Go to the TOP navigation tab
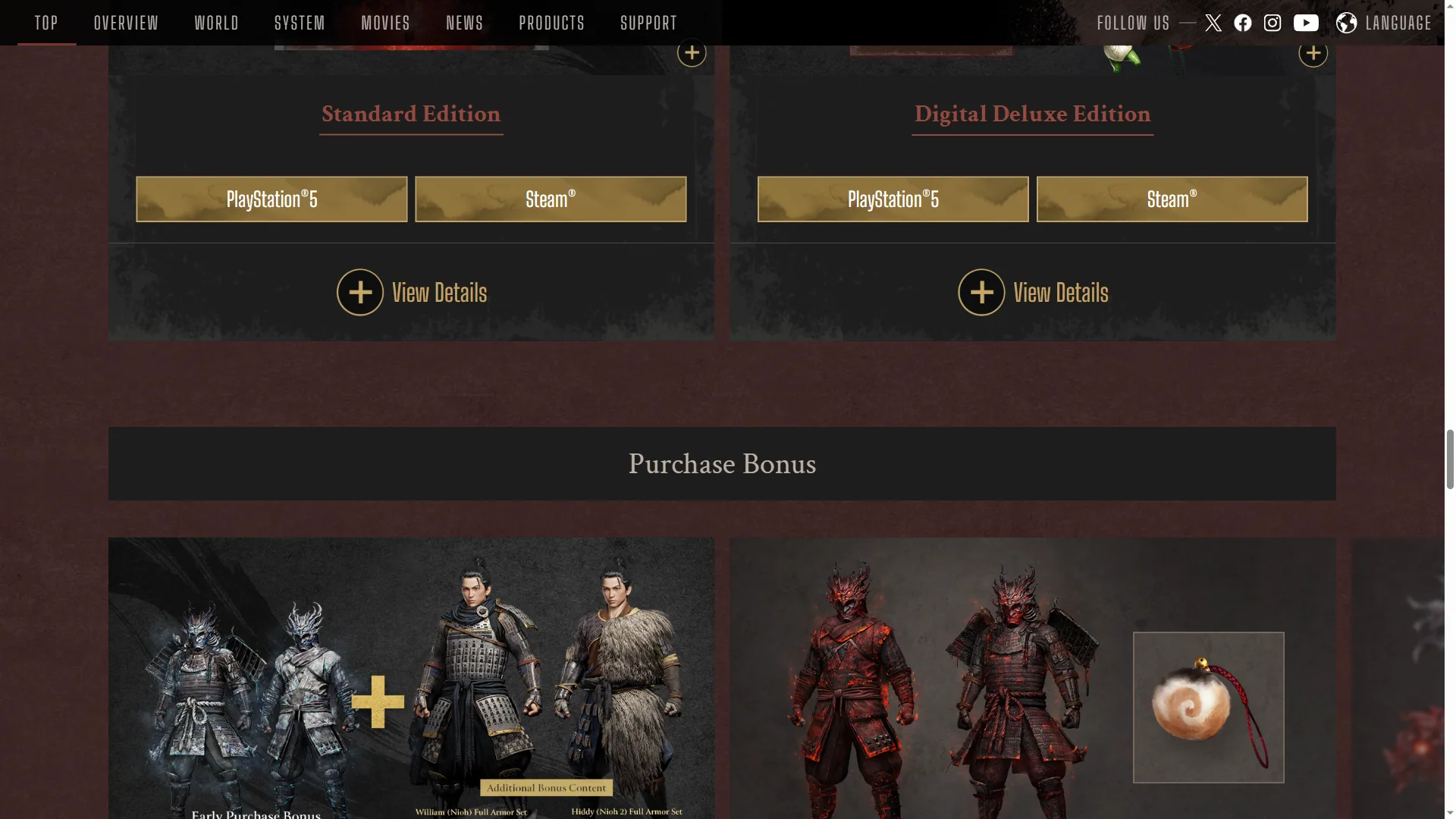The height and width of the screenshot is (819, 1456). pos(46,23)
